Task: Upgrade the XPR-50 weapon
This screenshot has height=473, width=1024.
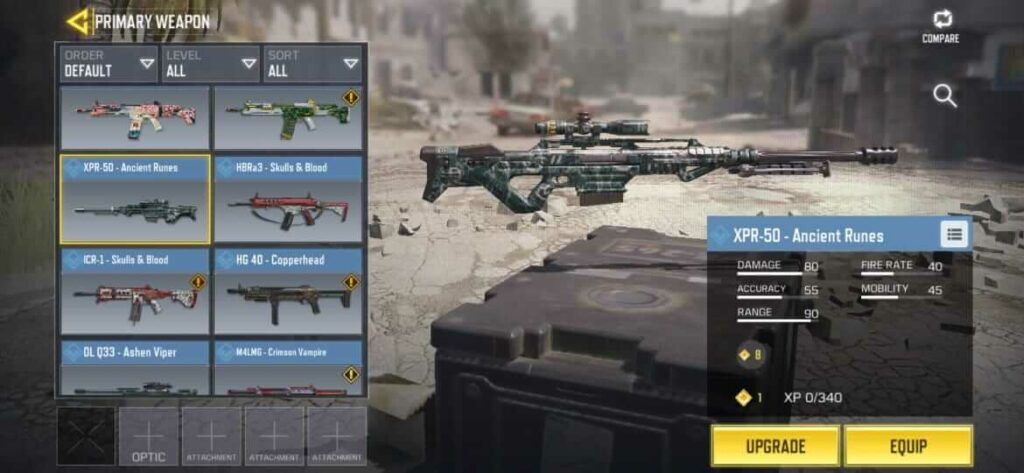Action: pyautogui.click(x=775, y=446)
